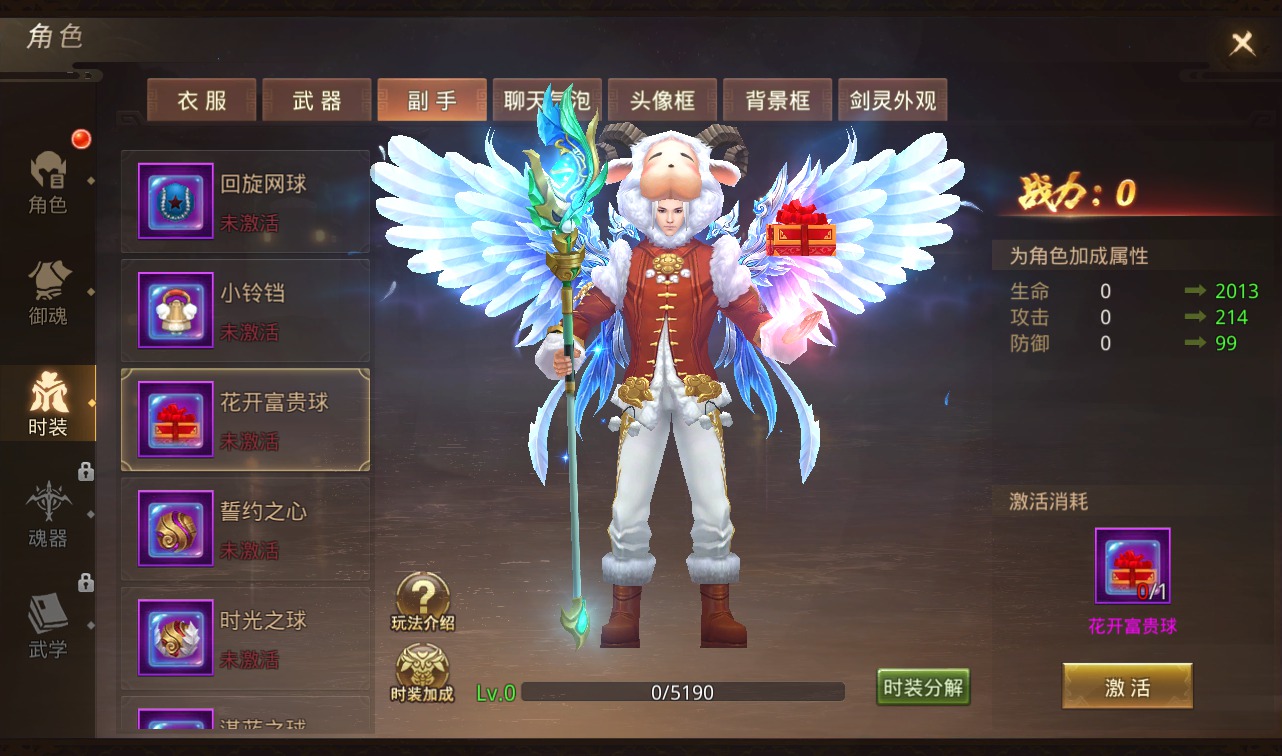
Task: Open the 头像框 tab
Action: click(662, 100)
